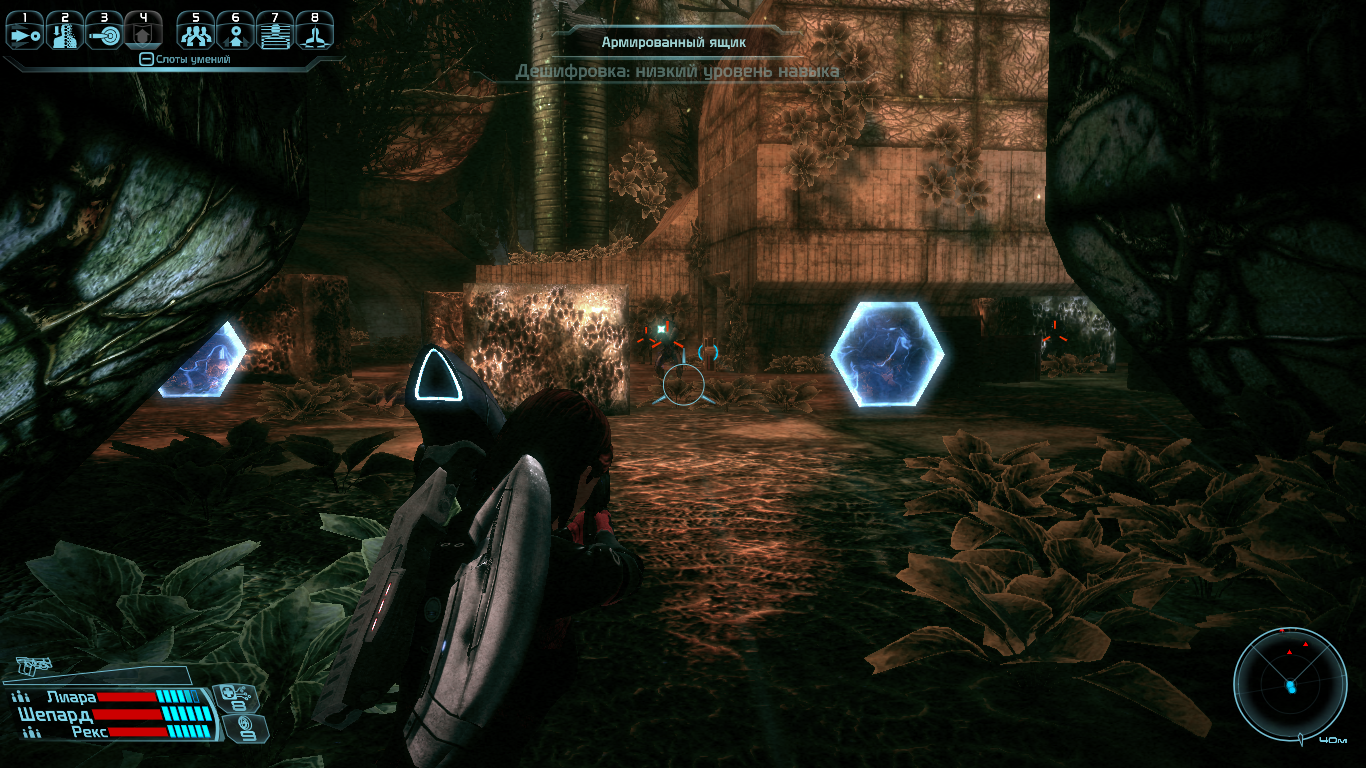Use the dissolving figure ability in slot 2
Screen dimensions: 1366x768
click(x=64, y=34)
